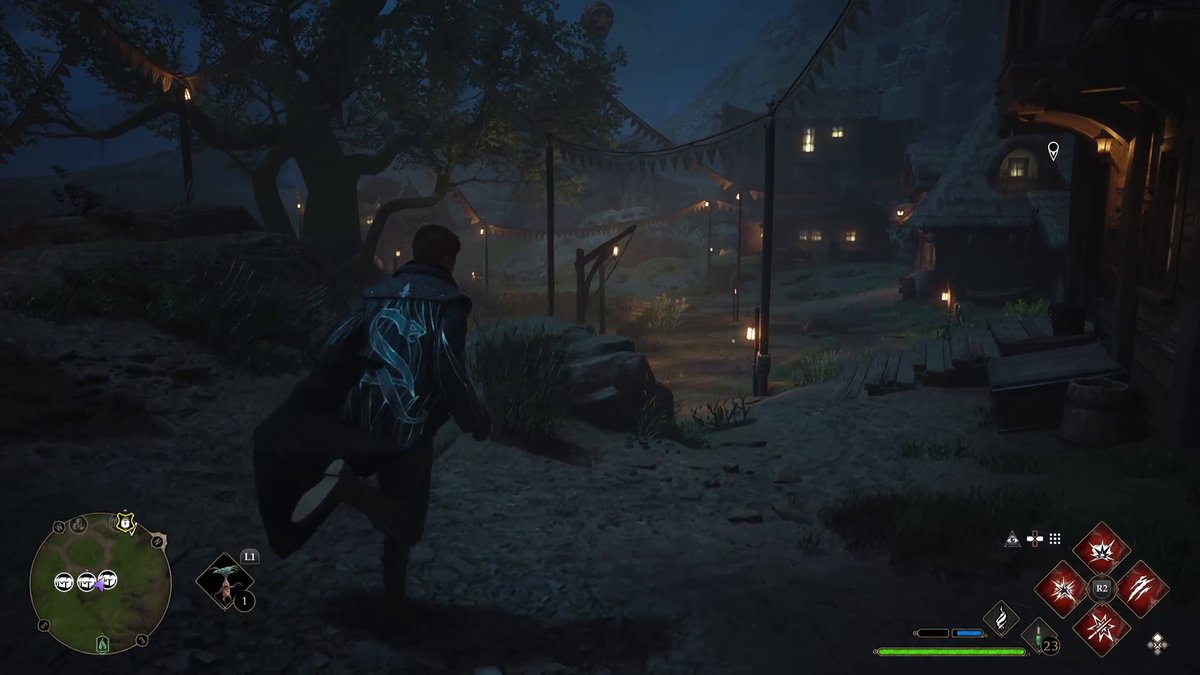Use the Mandrake tool slot
Viewport: 1200px width, 675px height.
(x=224, y=583)
